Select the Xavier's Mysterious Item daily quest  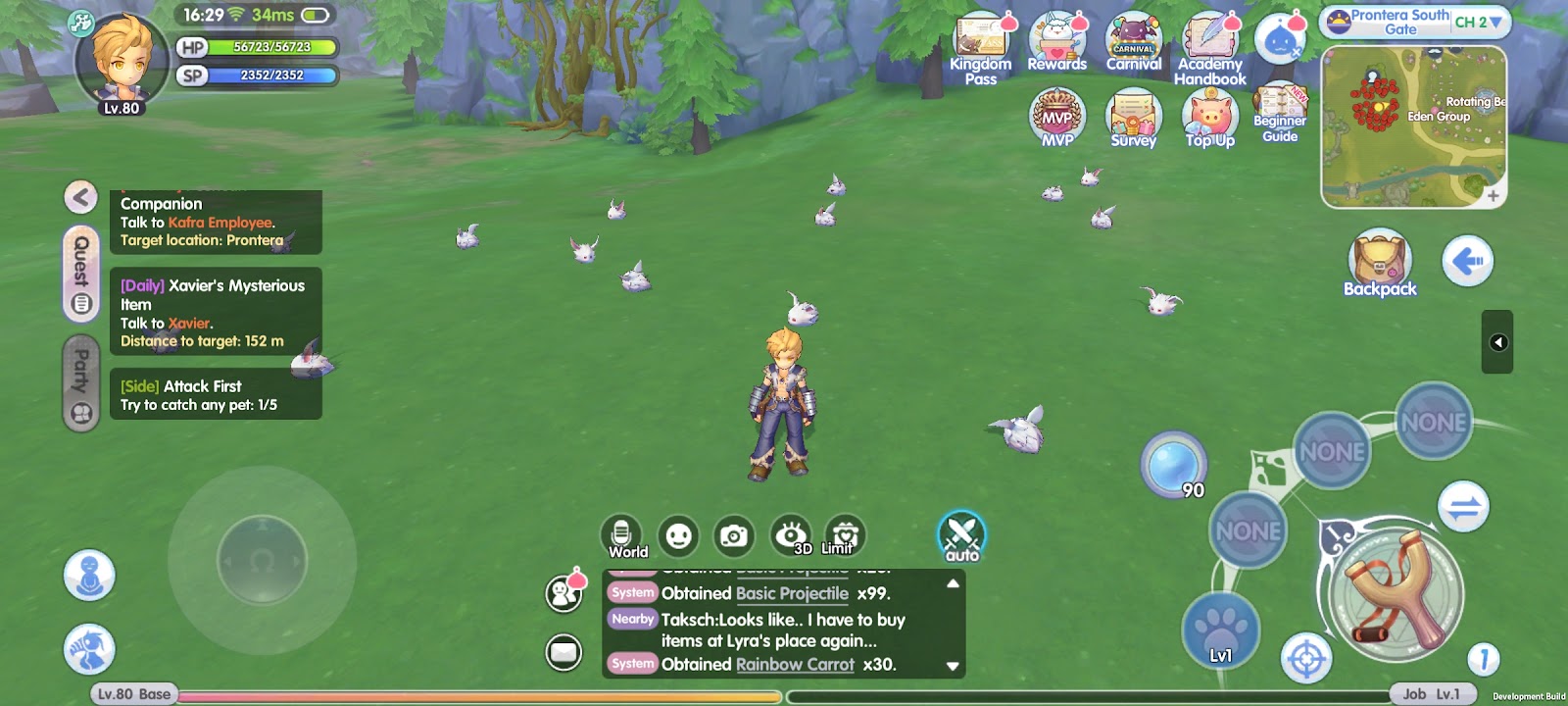pyautogui.click(x=216, y=313)
